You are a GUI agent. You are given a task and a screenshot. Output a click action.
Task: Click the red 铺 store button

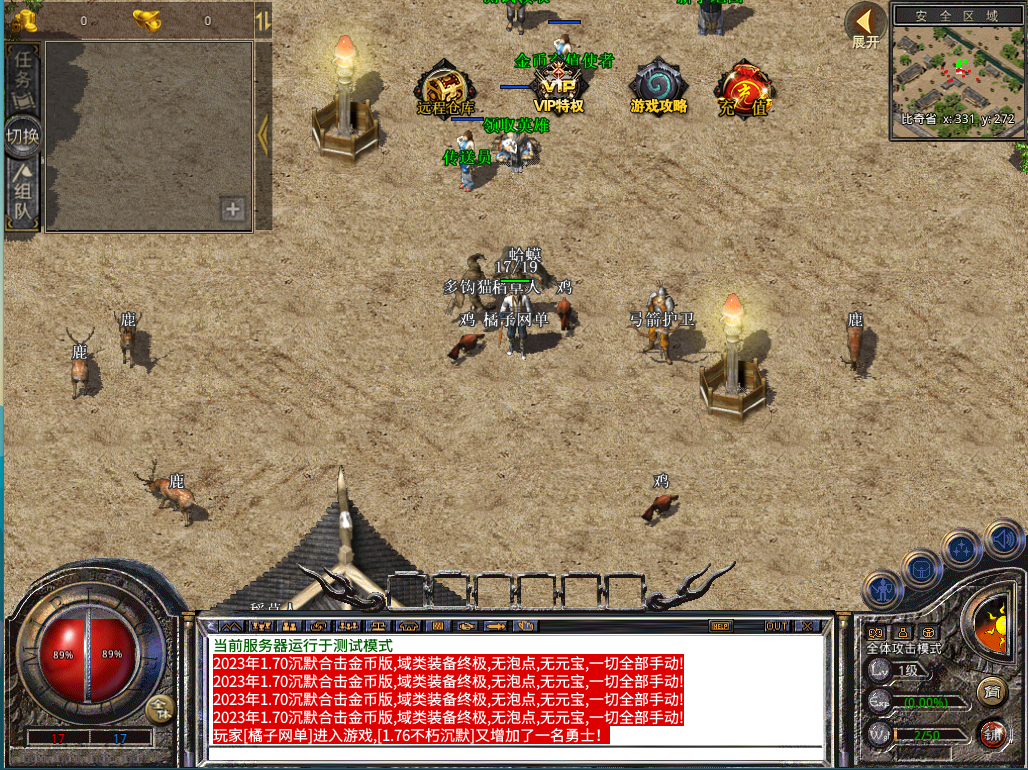tap(992, 732)
